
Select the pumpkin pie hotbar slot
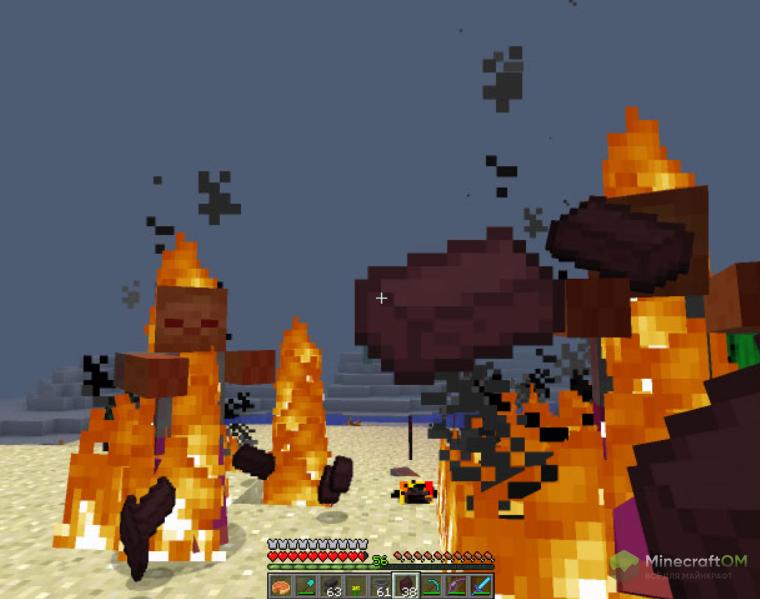click(280, 586)
